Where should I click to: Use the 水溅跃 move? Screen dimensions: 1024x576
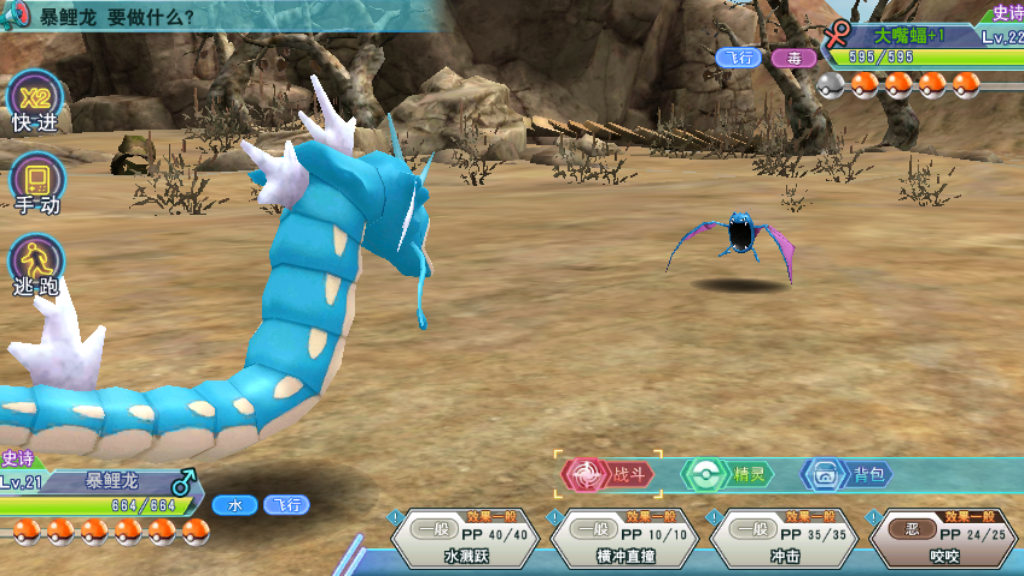point(466,541)
